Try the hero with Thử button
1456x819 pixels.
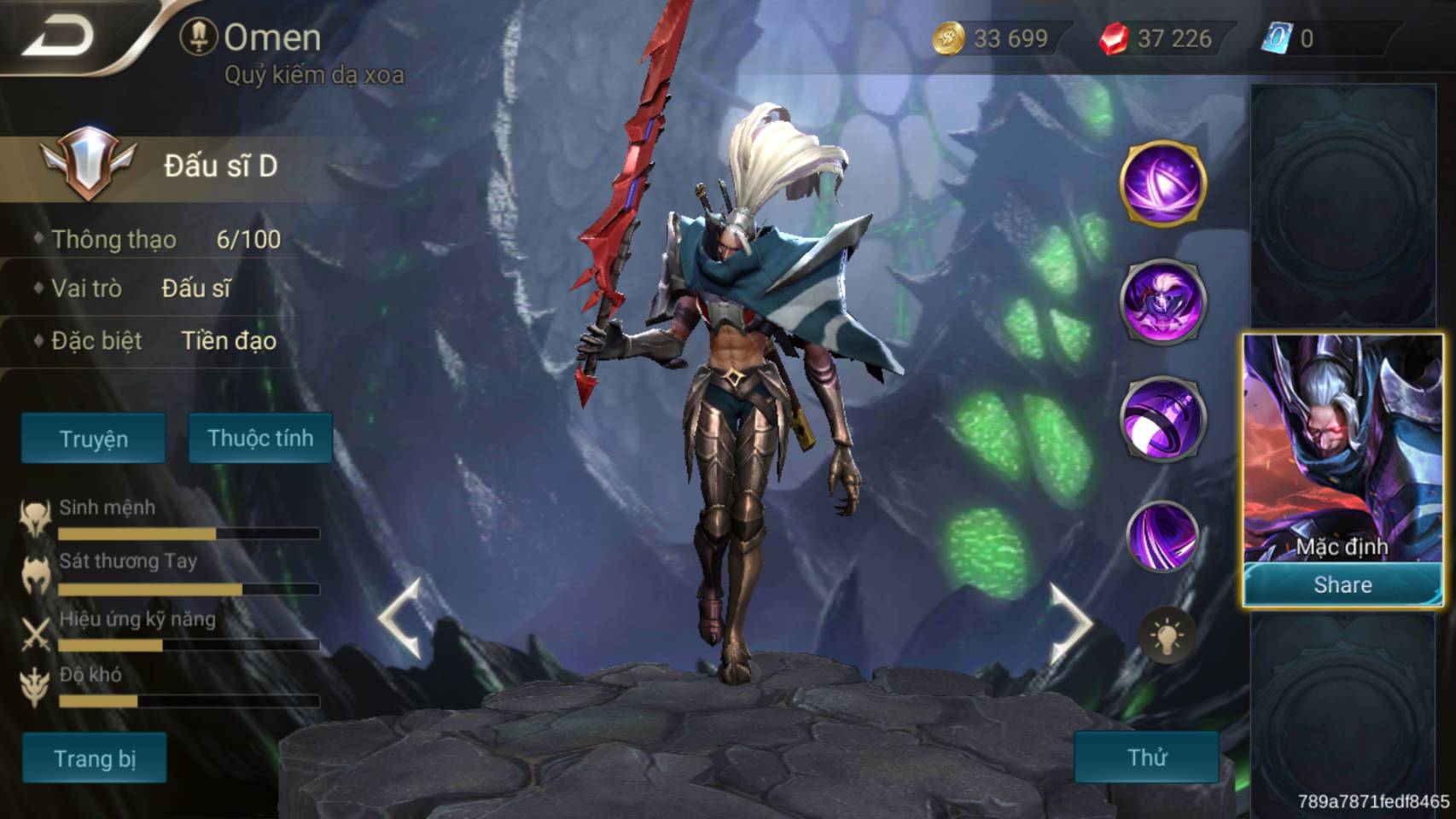[x=1146, y=757]
